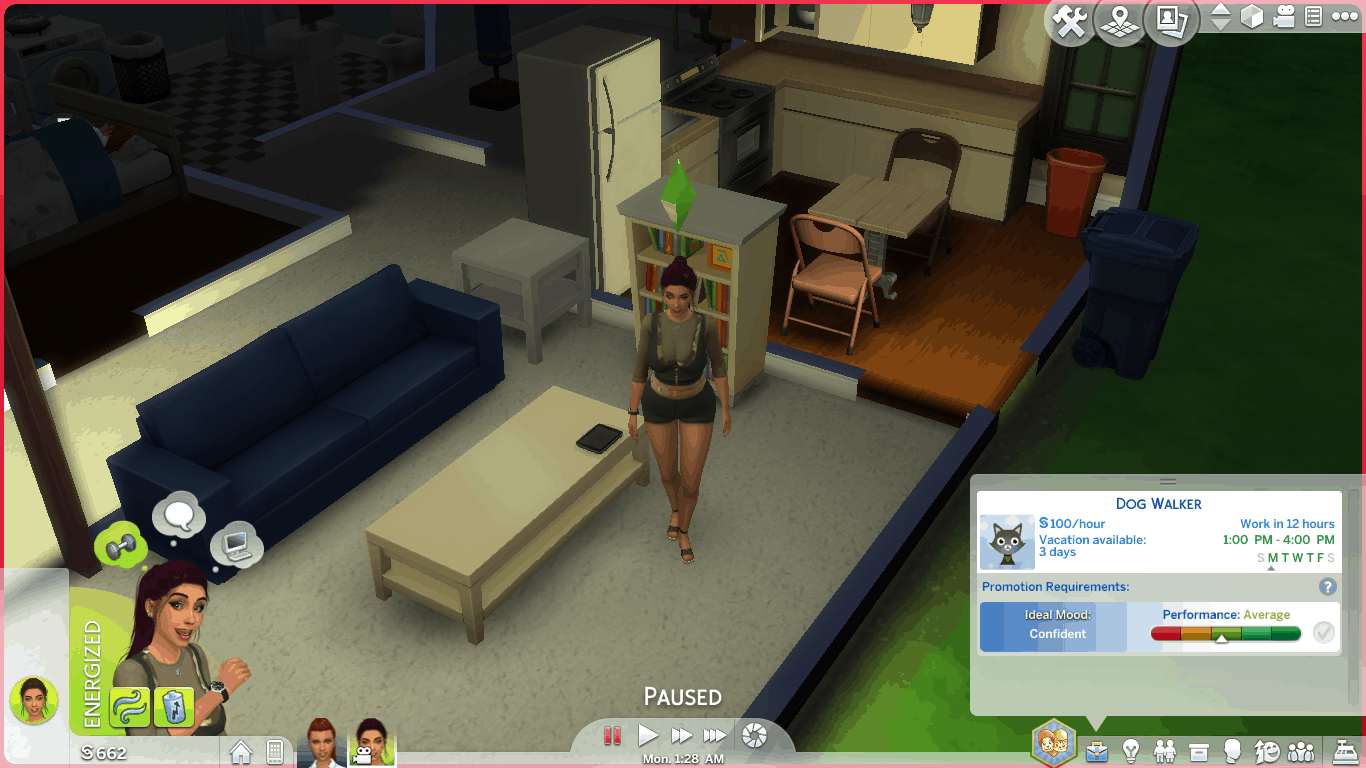This screenshot has height=768, width=1366.
Task: Open the gallery photos button
Action: [x=1171, y=21]
